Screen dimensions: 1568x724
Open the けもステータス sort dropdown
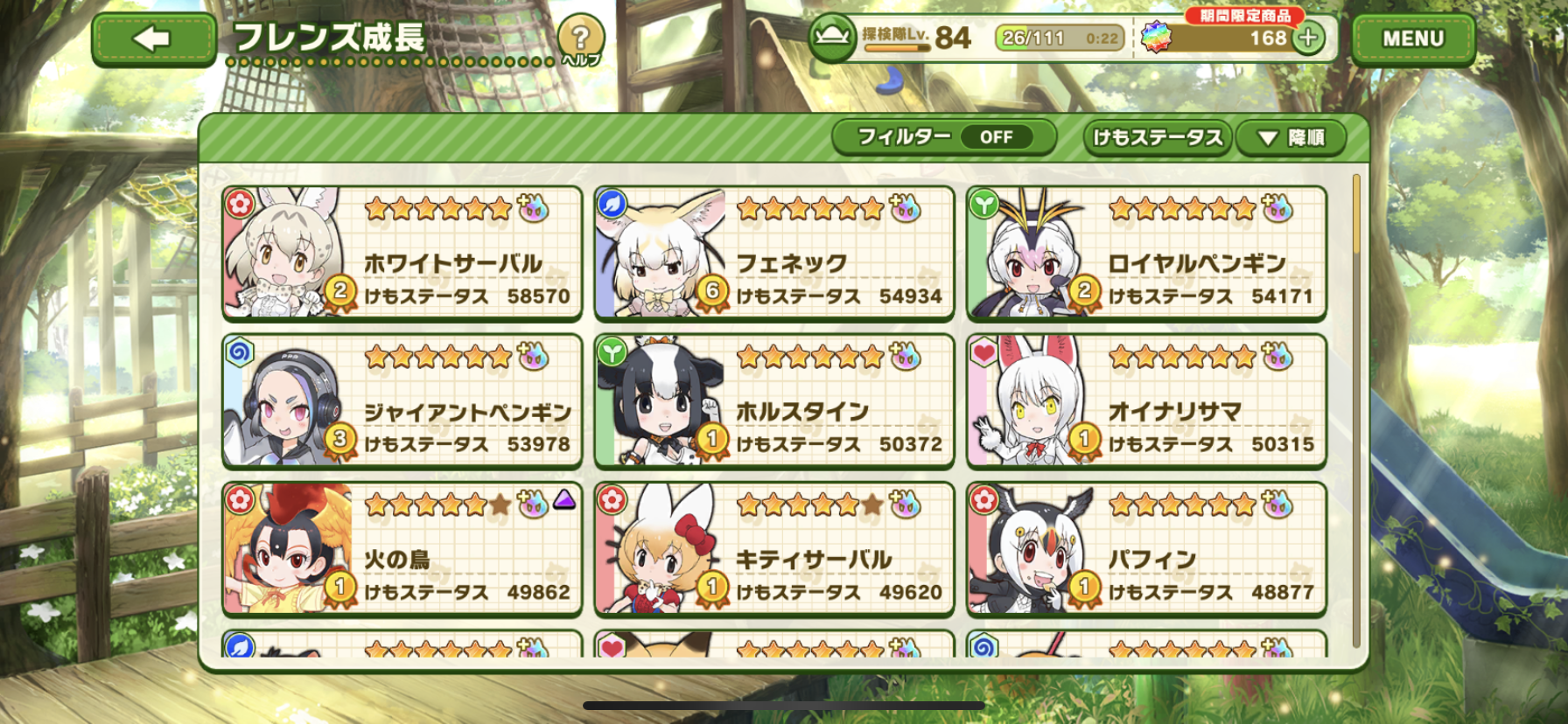pyautogui.click(x=1158, y=137)
